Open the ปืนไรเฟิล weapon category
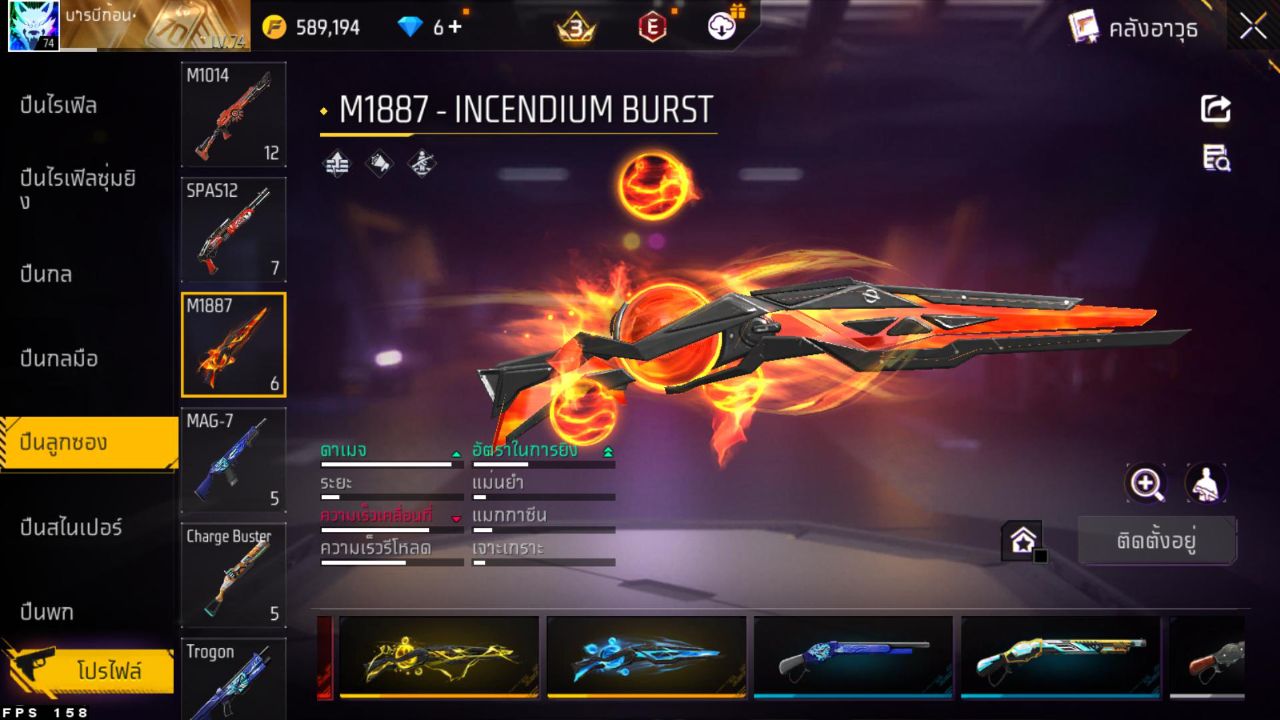 60,105
